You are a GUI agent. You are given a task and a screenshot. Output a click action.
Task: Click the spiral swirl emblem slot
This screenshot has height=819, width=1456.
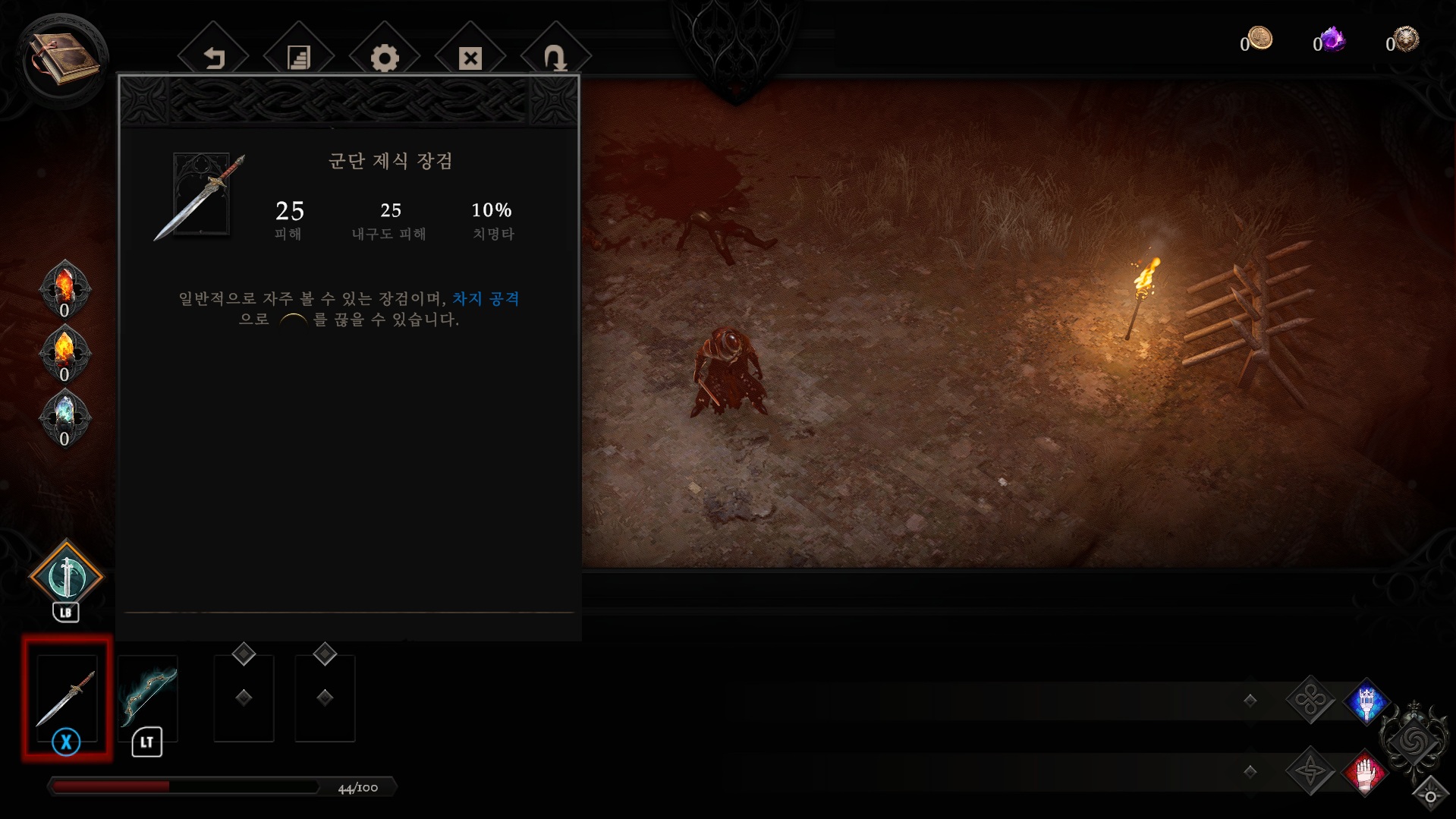(x=1413, y=741)
